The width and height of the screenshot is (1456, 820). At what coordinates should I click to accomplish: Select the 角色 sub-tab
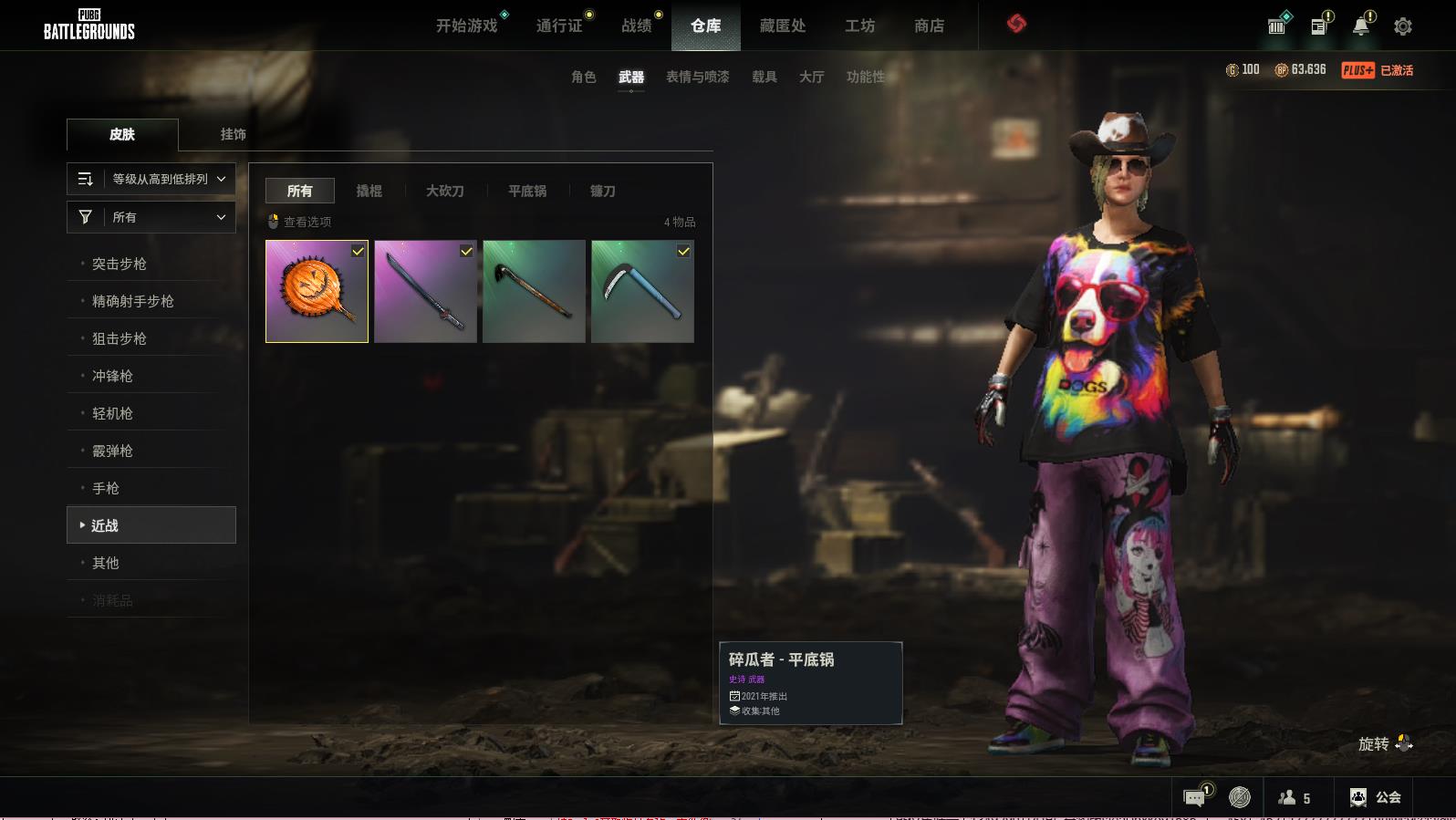(x=584, y=77)
